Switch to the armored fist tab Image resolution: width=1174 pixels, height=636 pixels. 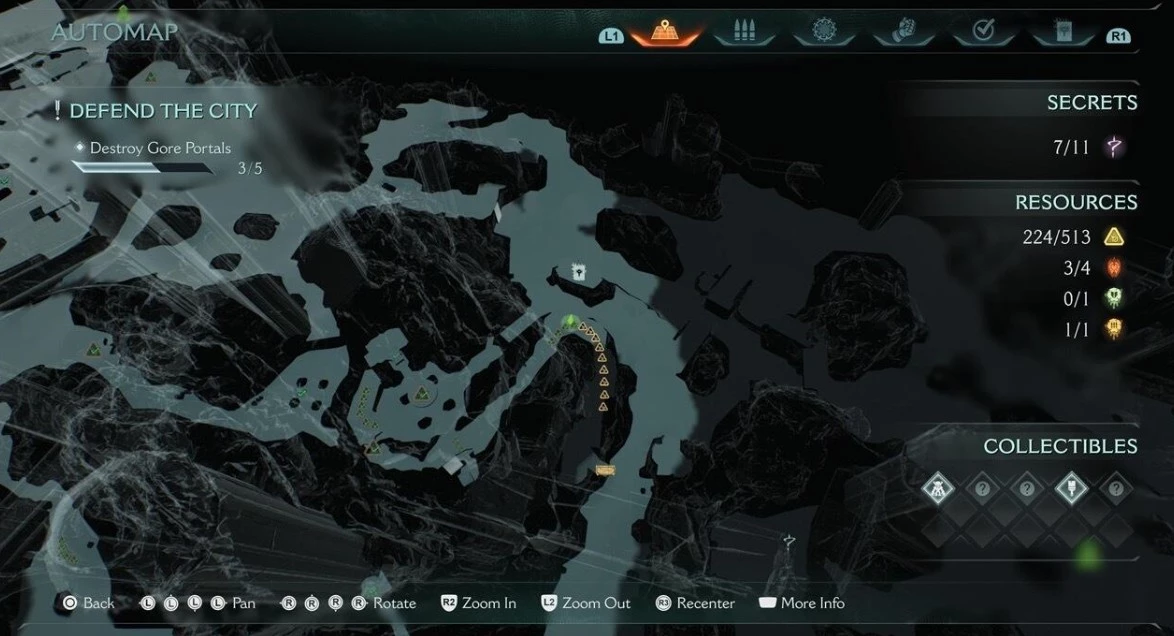[x=903, y=32]
